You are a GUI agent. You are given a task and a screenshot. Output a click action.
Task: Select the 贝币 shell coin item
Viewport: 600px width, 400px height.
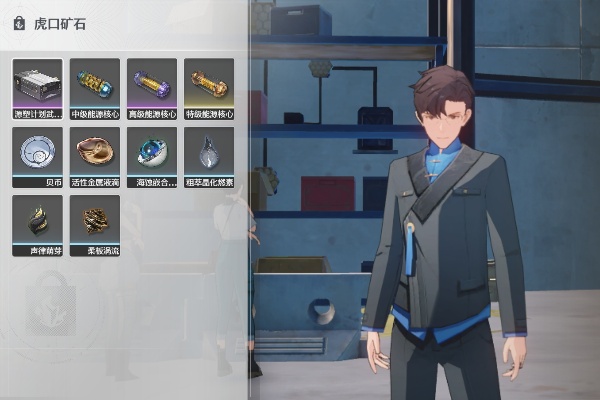(37, 153)
